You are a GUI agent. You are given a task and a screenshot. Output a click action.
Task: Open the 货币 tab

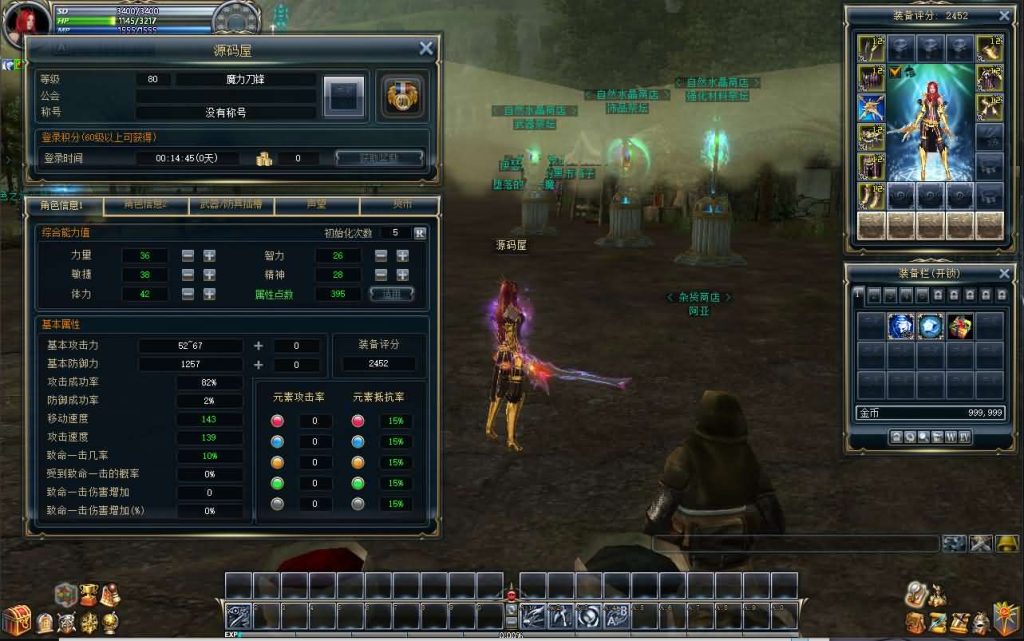[400, 204]
